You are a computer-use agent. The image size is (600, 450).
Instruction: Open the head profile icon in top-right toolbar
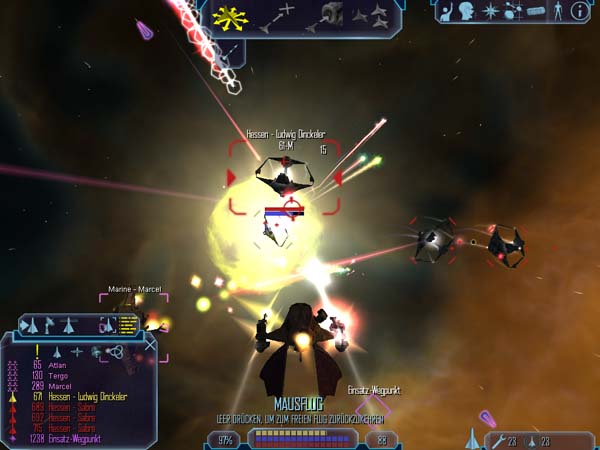[x=468, y=11]
